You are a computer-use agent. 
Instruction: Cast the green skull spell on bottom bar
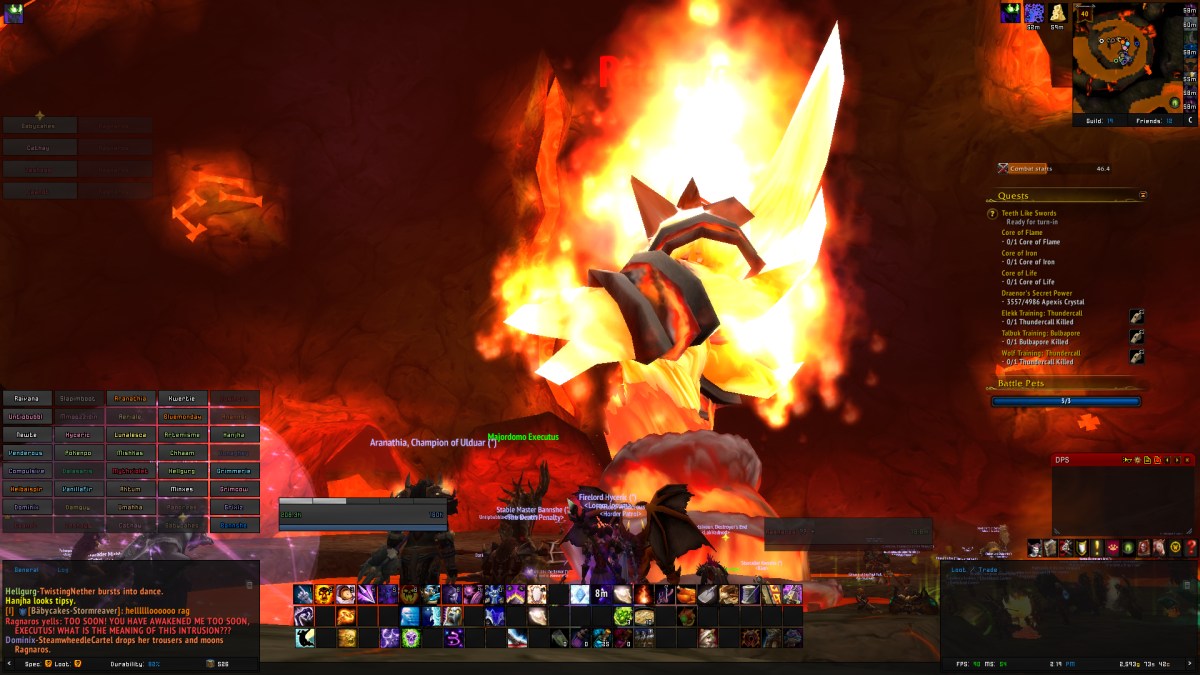point(411,638)
